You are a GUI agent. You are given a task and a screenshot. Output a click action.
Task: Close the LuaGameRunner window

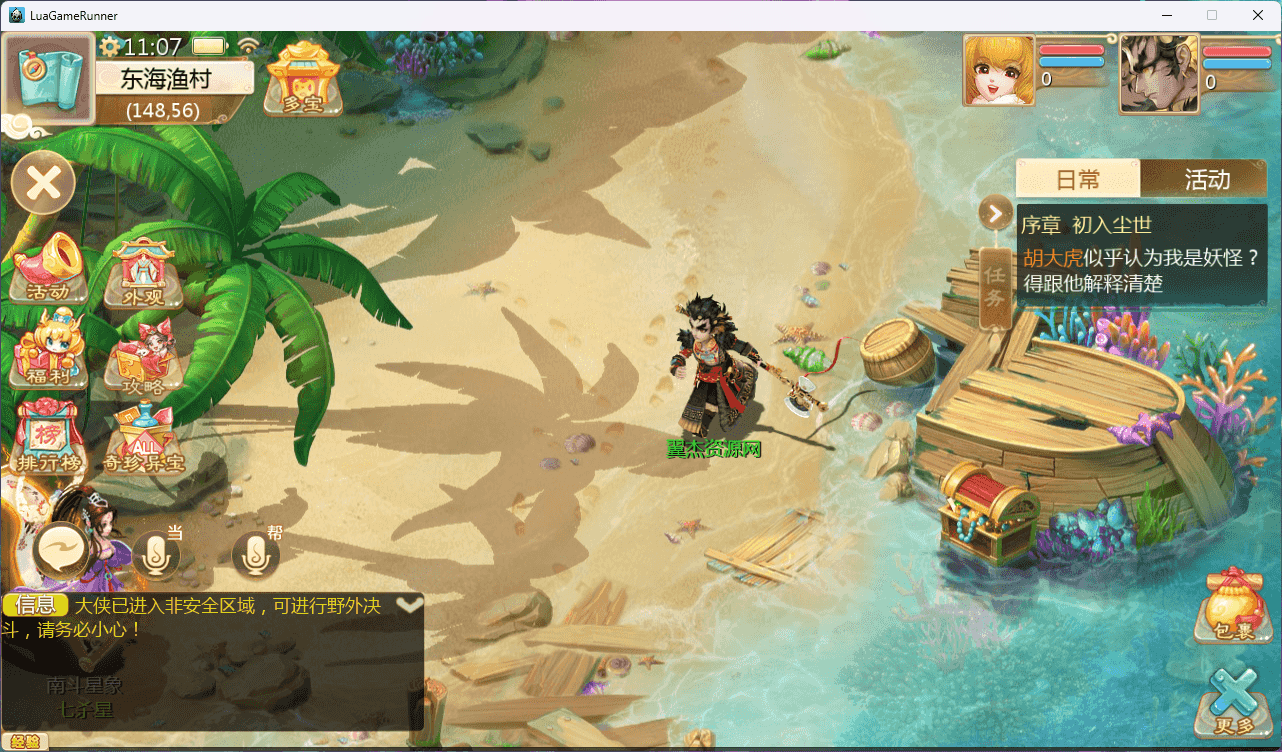(1258, 15)
